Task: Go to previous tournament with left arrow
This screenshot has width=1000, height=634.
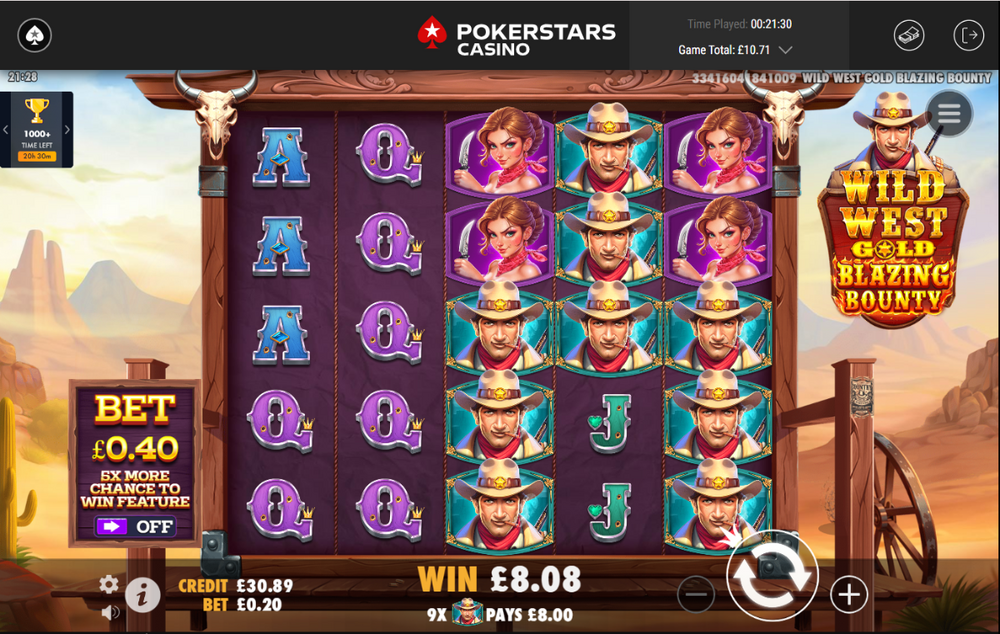Action: (5, 129)
